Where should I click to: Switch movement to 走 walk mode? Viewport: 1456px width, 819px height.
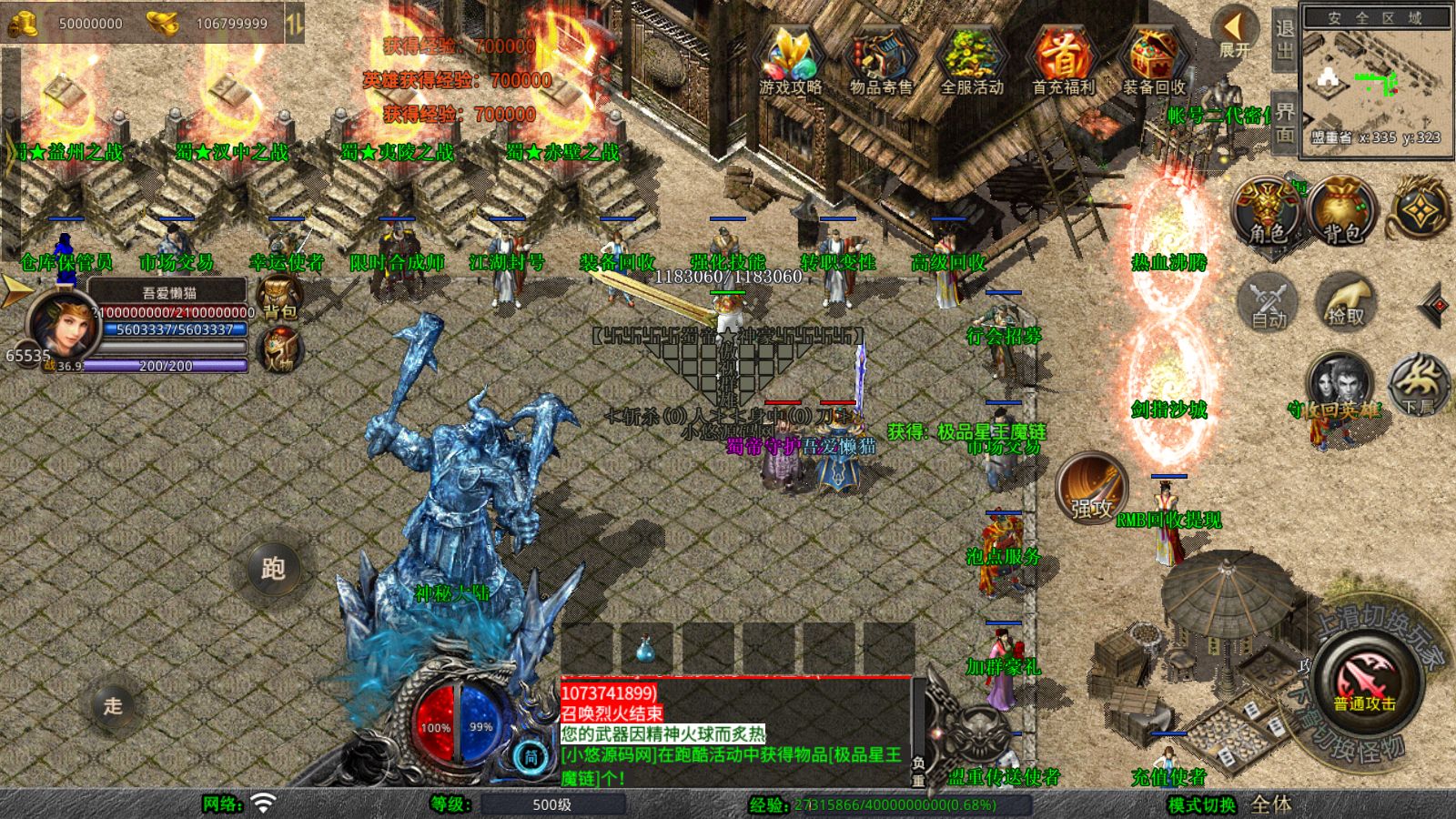pyautogui.click(x=113, y=705)
